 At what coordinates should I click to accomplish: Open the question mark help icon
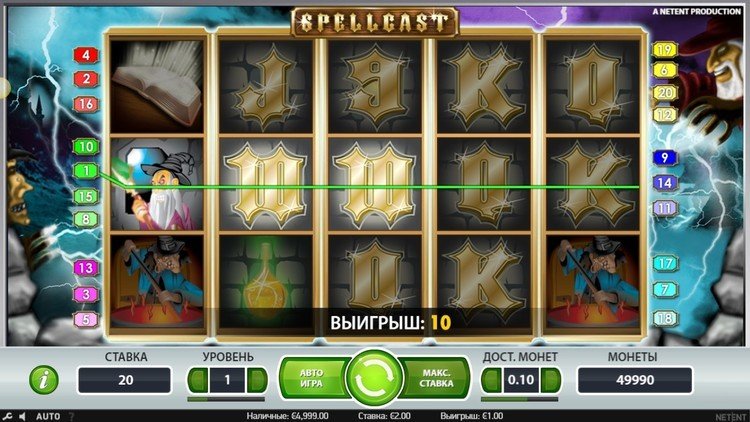click(71, 416)
